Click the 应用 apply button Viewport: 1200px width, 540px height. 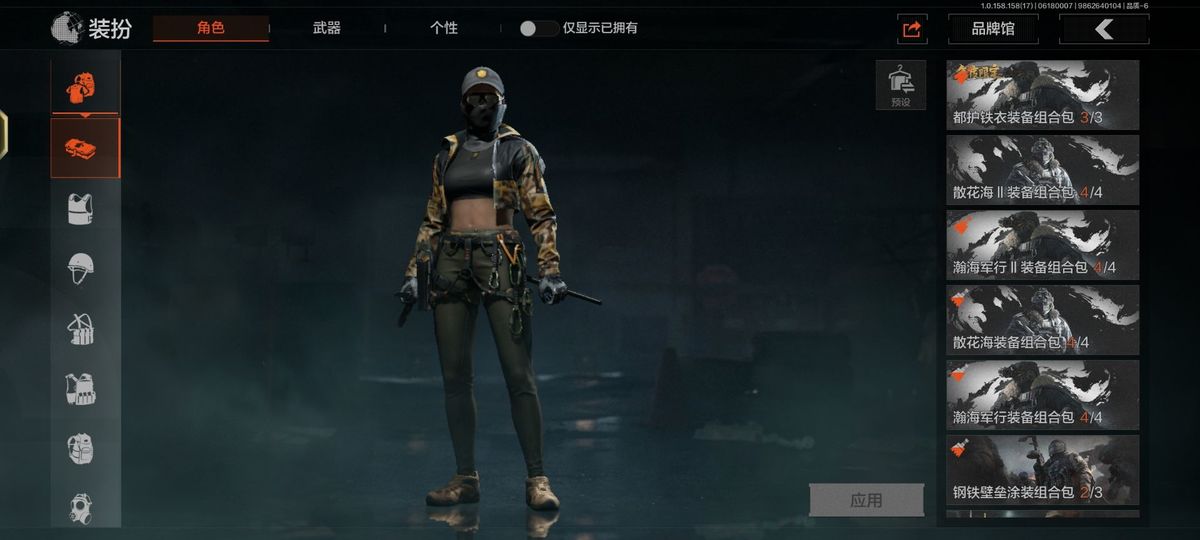tap(866, 500)
